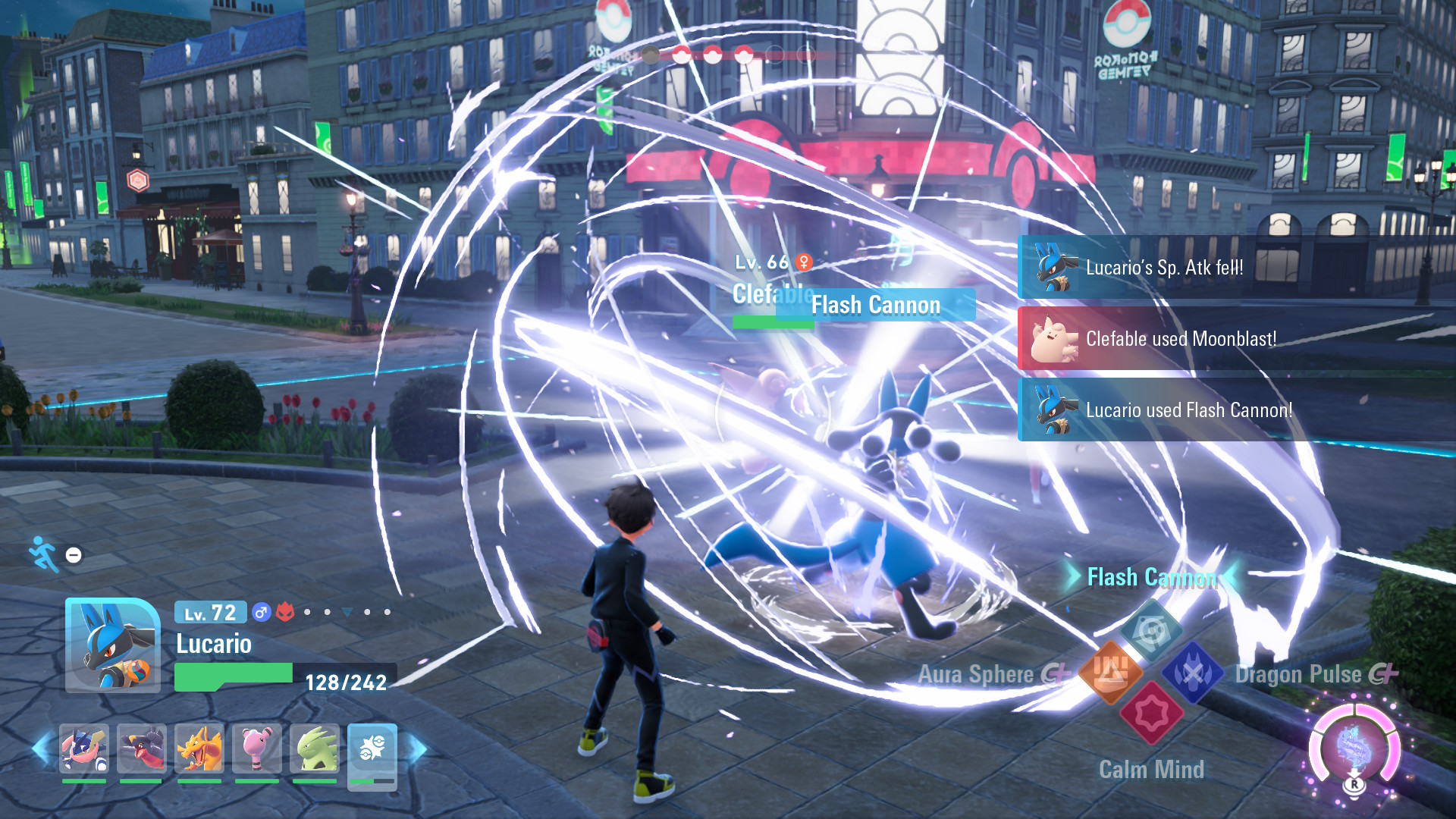Open the 'Lucario used Flash Cannon!' log entry
1456x819 pixels.
1188,410
